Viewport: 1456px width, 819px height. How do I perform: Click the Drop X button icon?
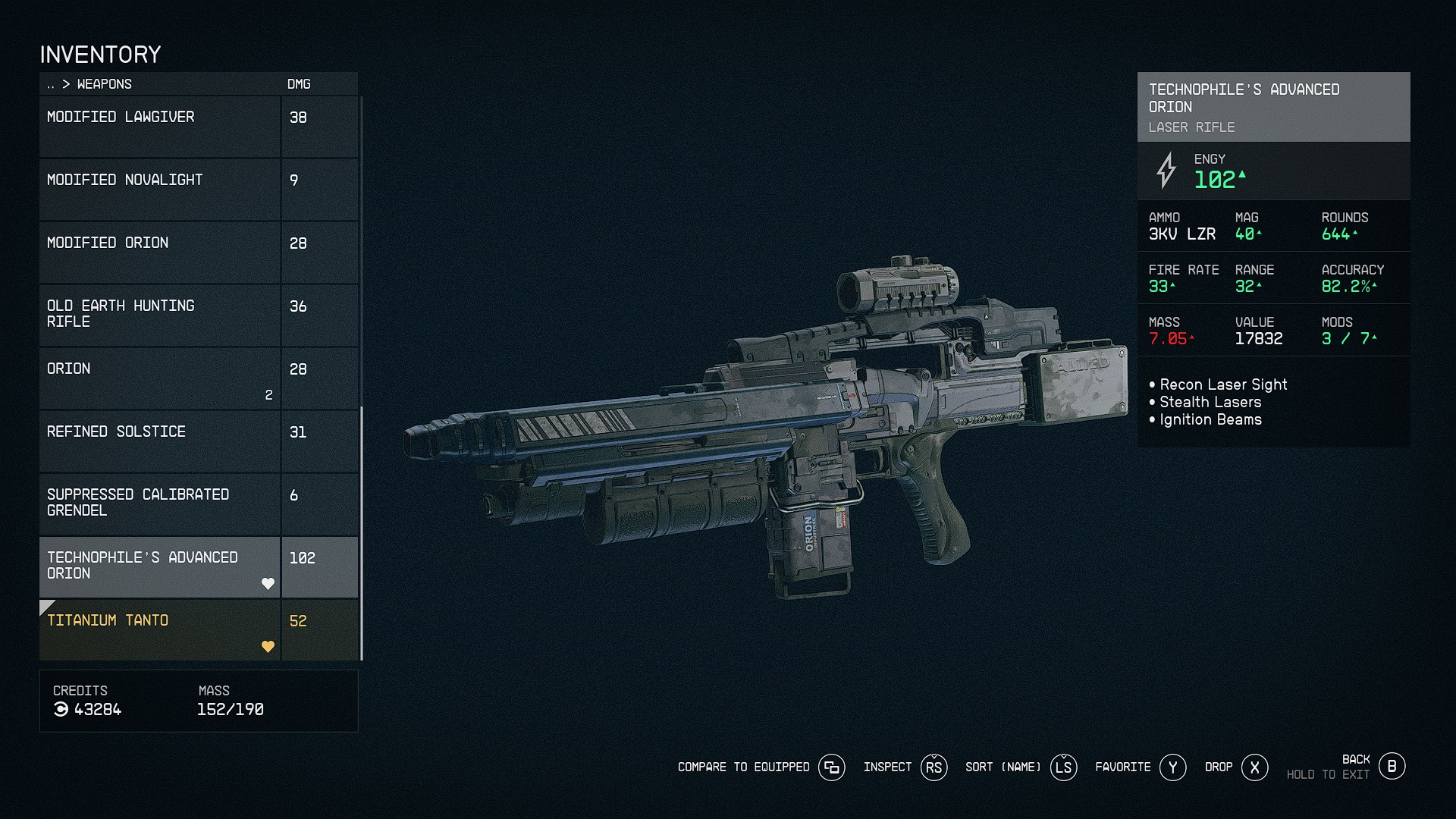pos(1255,767)
